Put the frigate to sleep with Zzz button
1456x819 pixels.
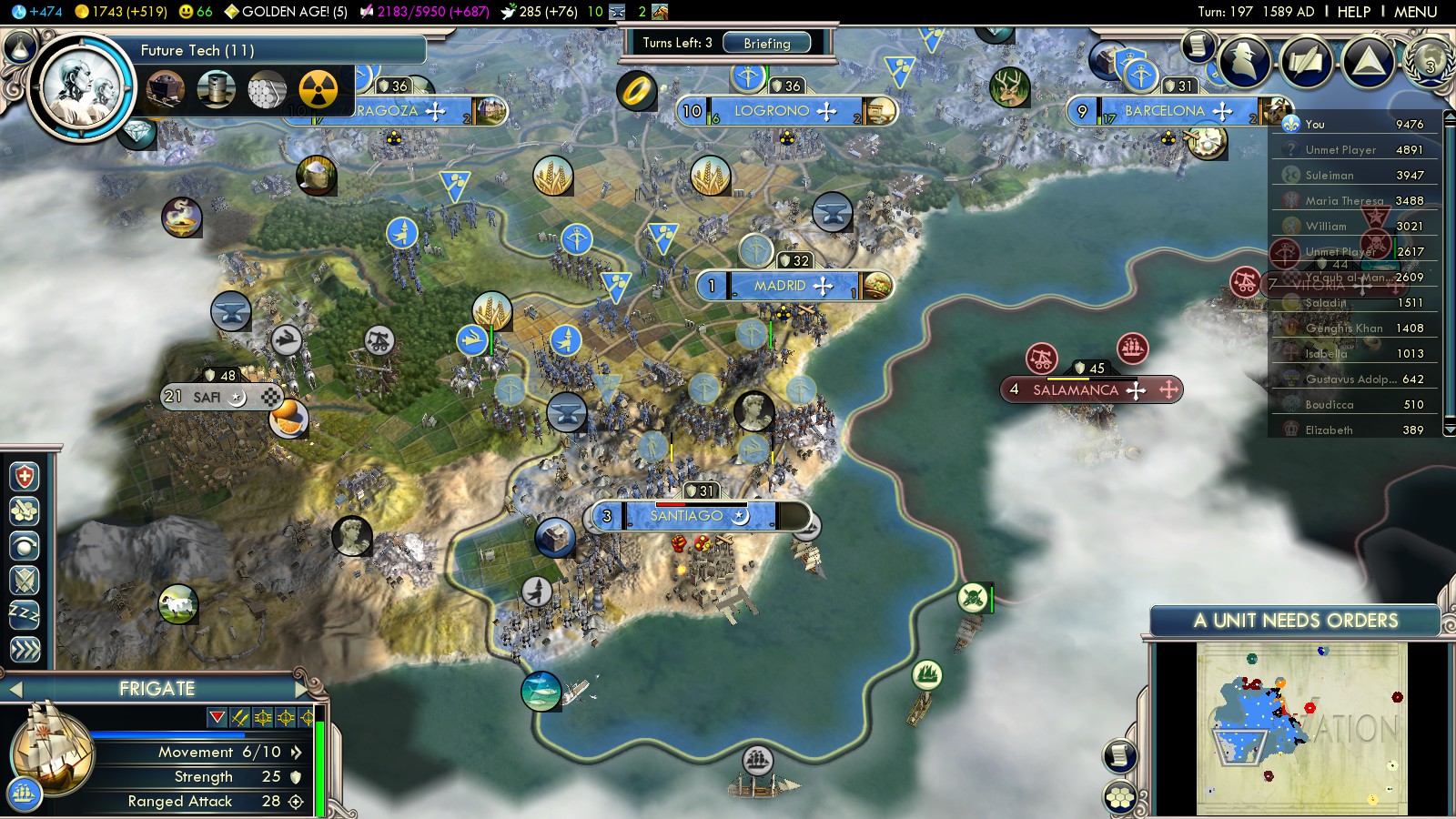click(25, 614)
